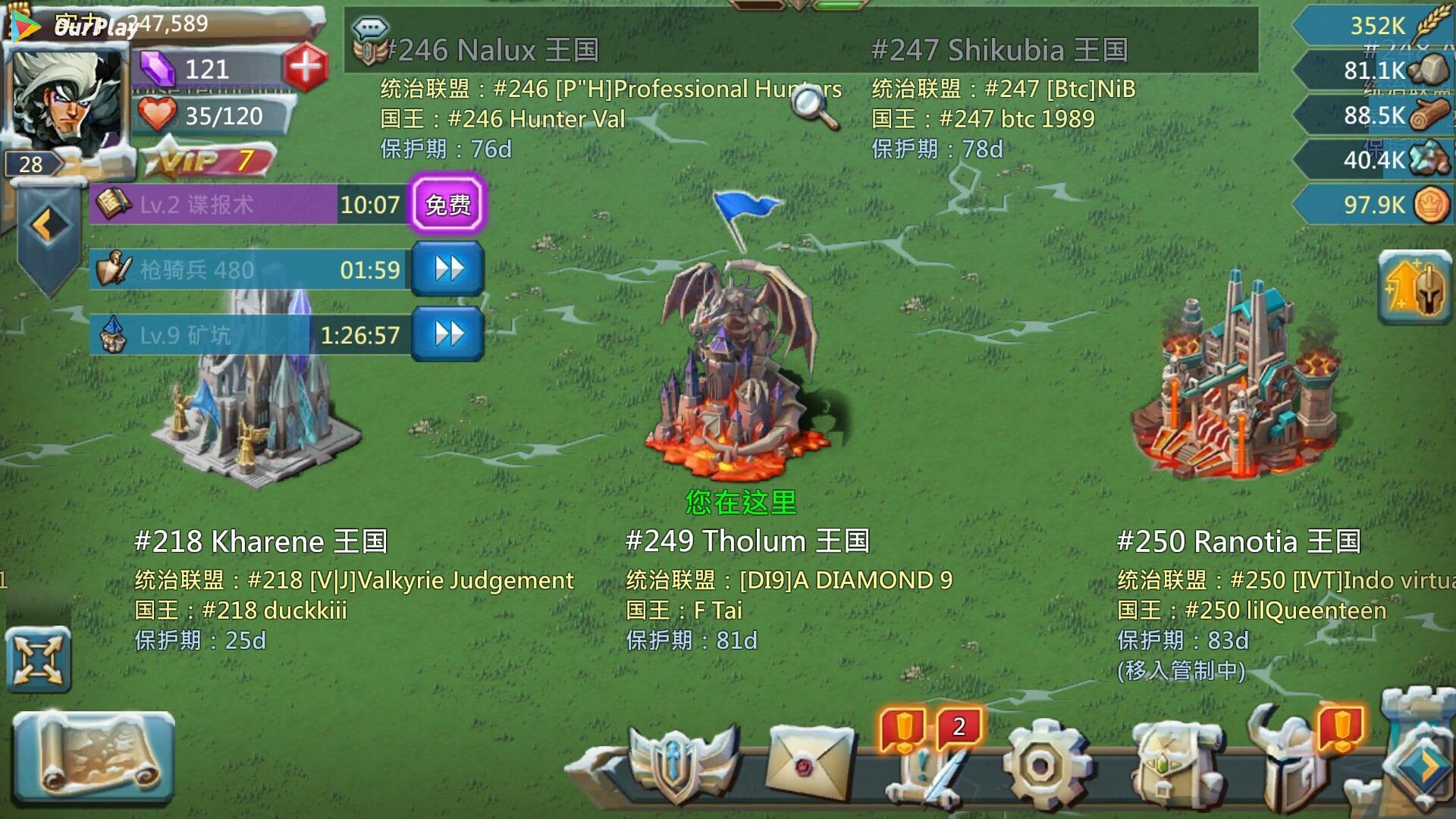Speed up the Lv.9 矿坑 upgrade with double arrows
Image resolution: width=1456 pixels, height=819 pixels.
click(x=447, y=331)
